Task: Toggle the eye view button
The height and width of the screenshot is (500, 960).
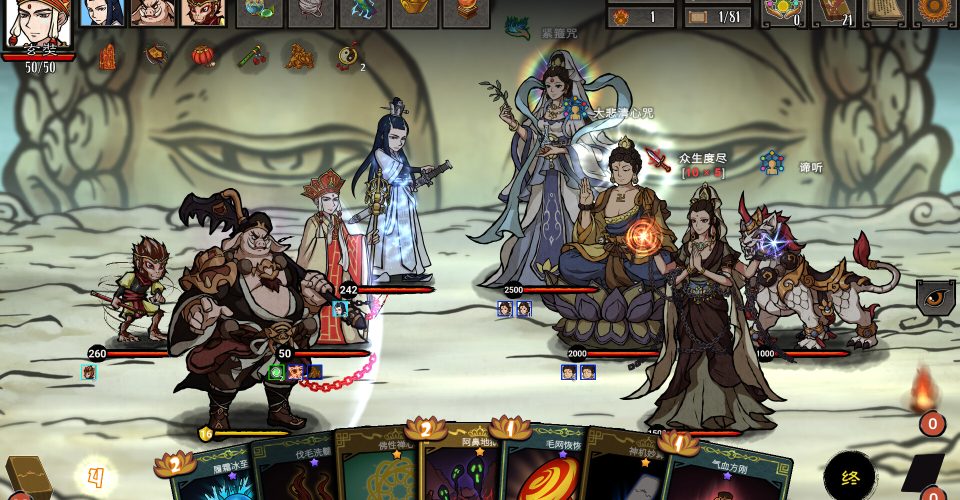Action: point(936,297)
